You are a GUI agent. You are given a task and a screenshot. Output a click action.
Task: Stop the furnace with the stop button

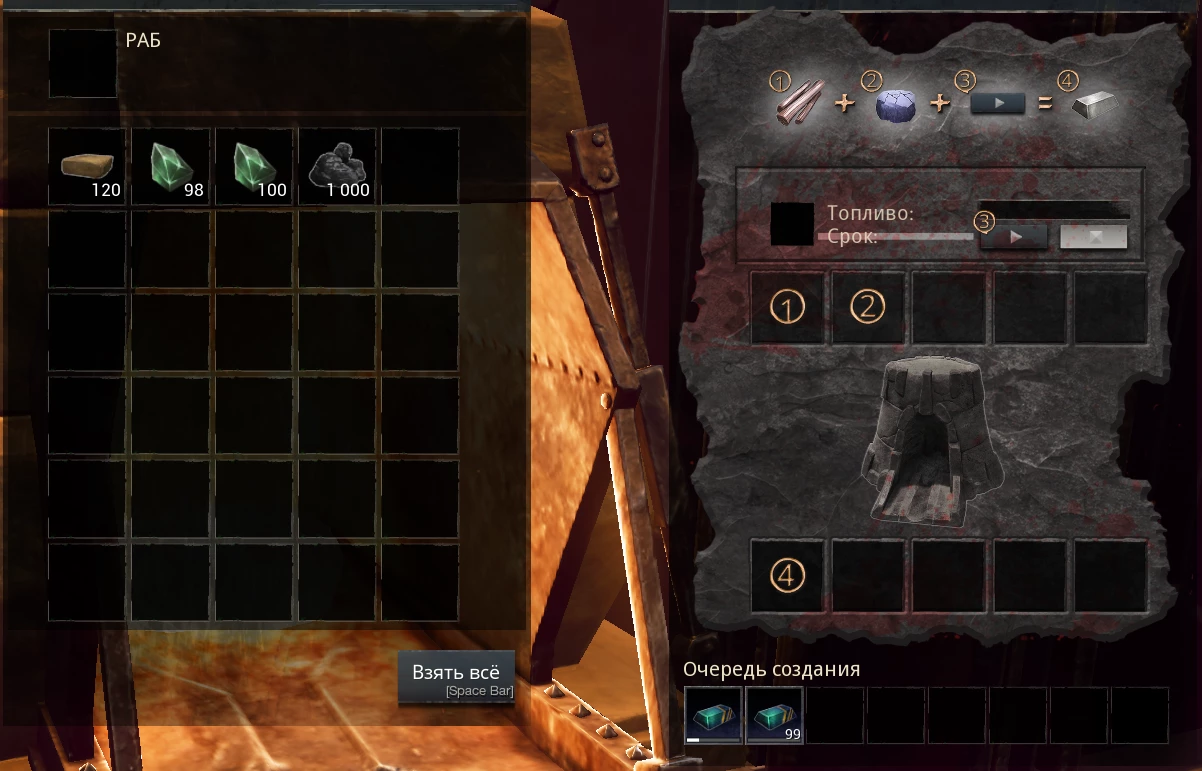click(1093, 237)
